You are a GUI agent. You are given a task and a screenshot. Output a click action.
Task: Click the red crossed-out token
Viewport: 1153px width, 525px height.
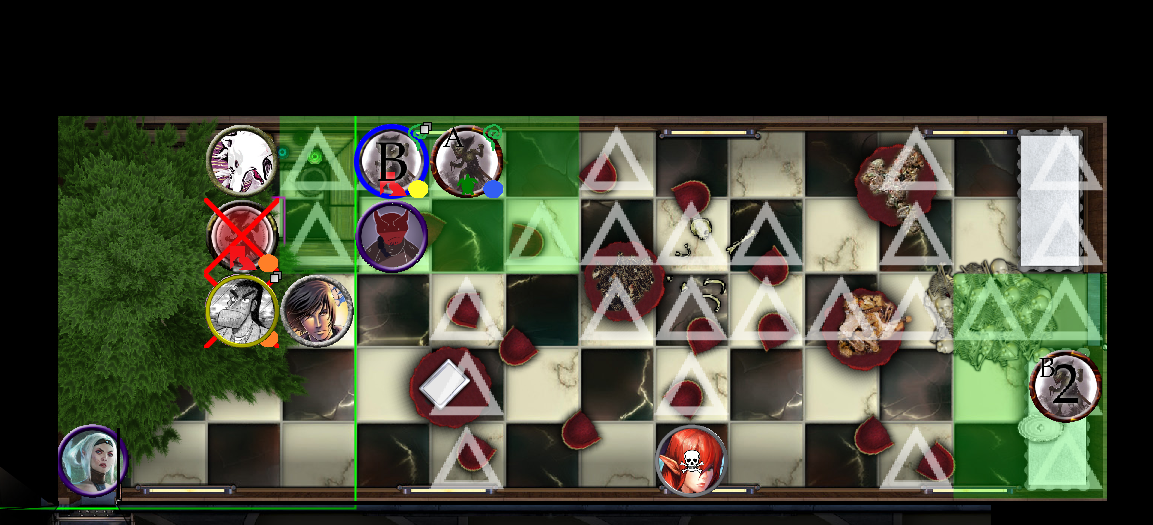tap(240, 235)
